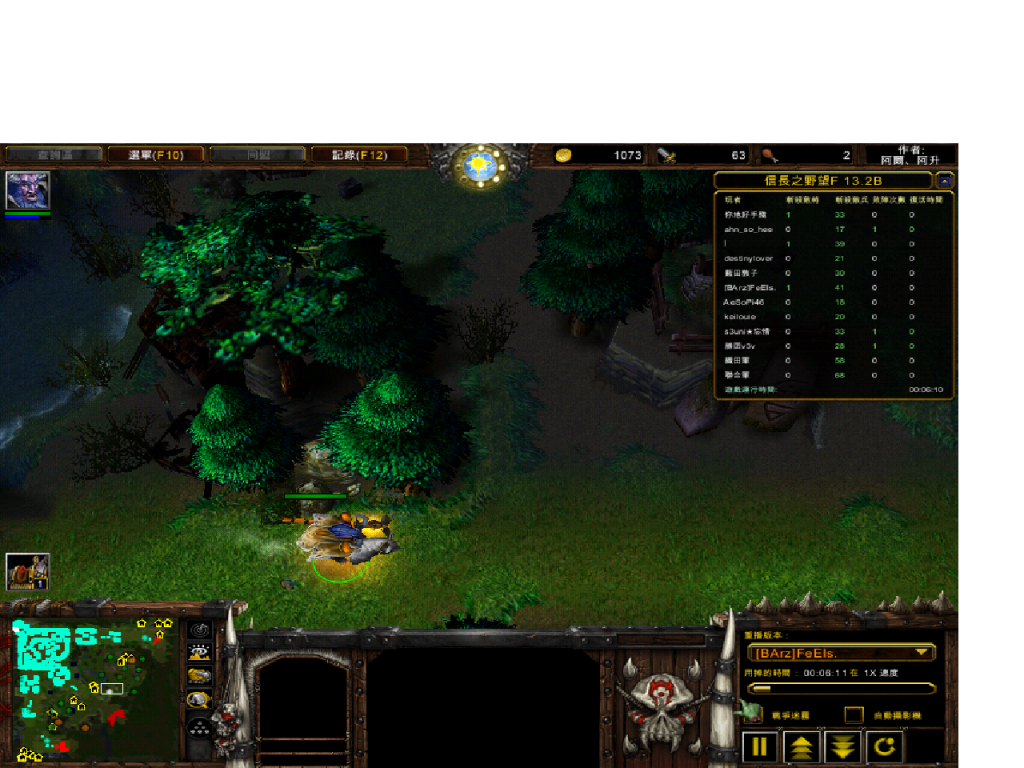The width and height of the screenshot is (1024, 768).
Task: Activate the minimap signal ping button
Action: (x=200, y=630)
